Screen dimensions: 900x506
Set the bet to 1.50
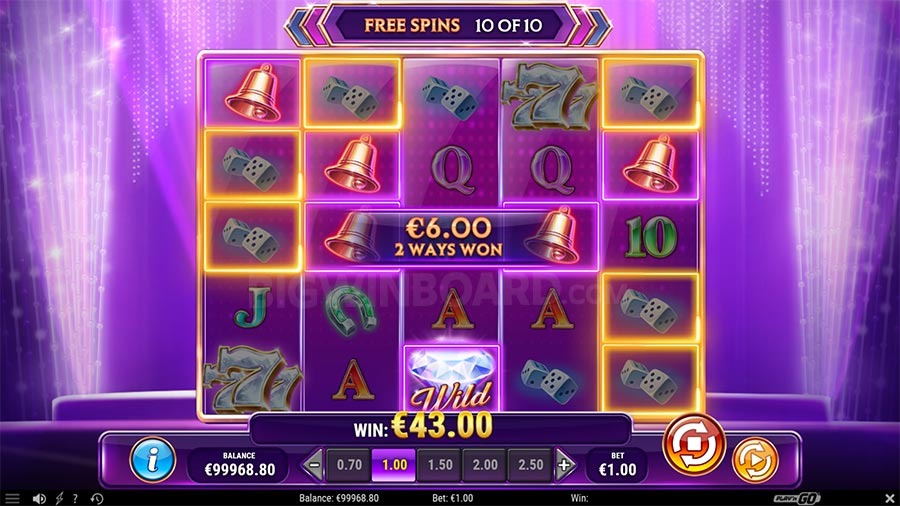438,465
